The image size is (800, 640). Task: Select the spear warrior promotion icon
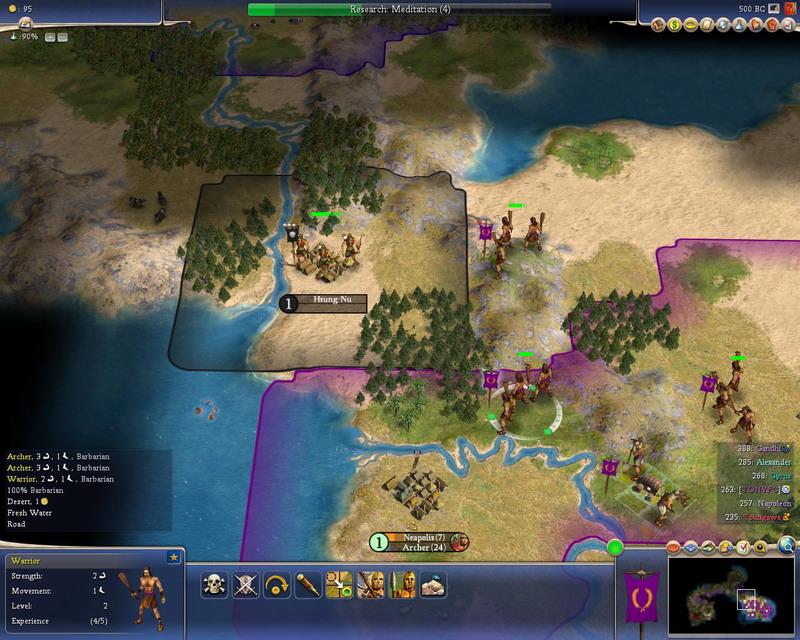click(402, 585)
